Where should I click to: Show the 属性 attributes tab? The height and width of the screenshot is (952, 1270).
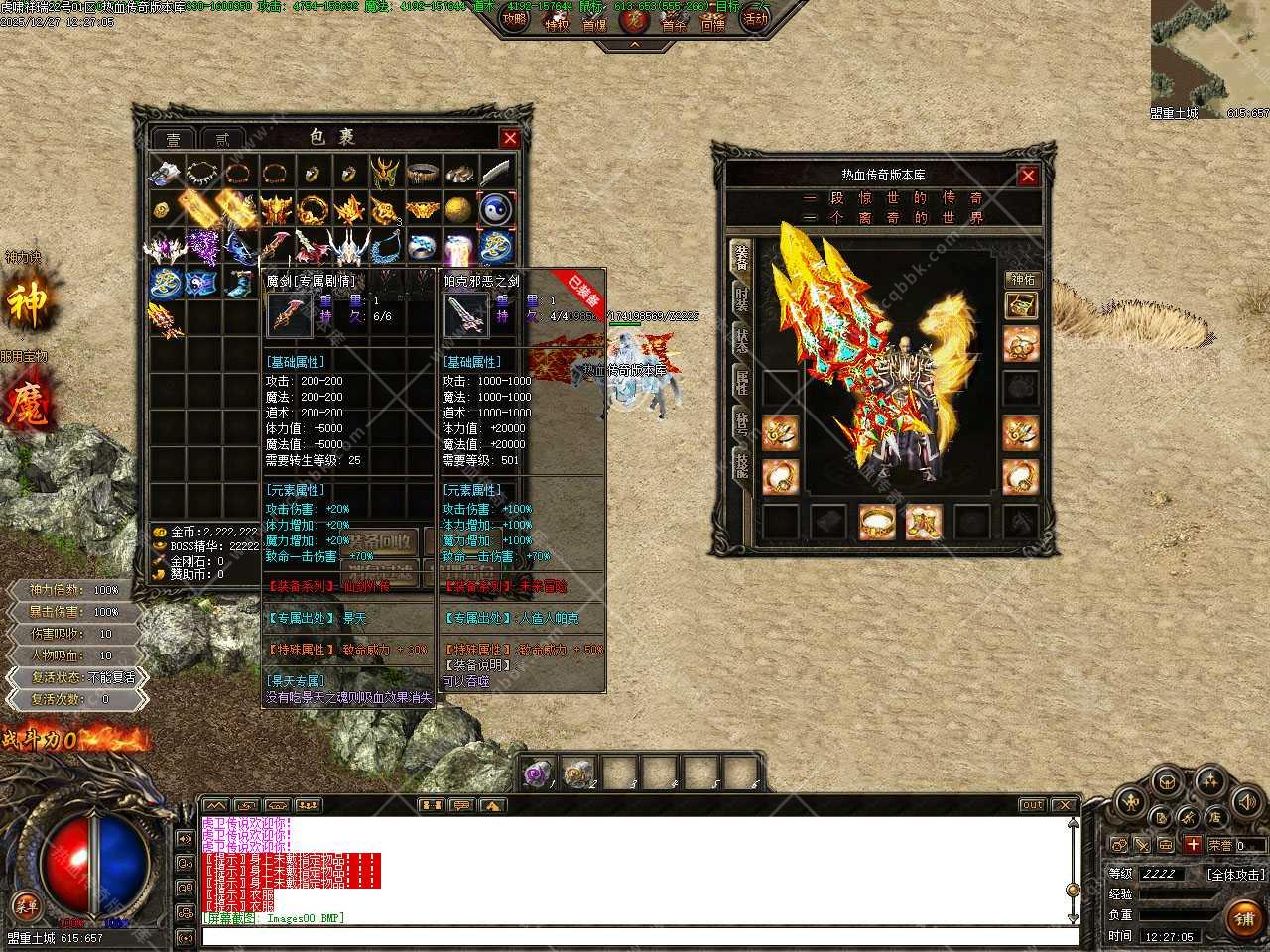click(x=741, y=381)
